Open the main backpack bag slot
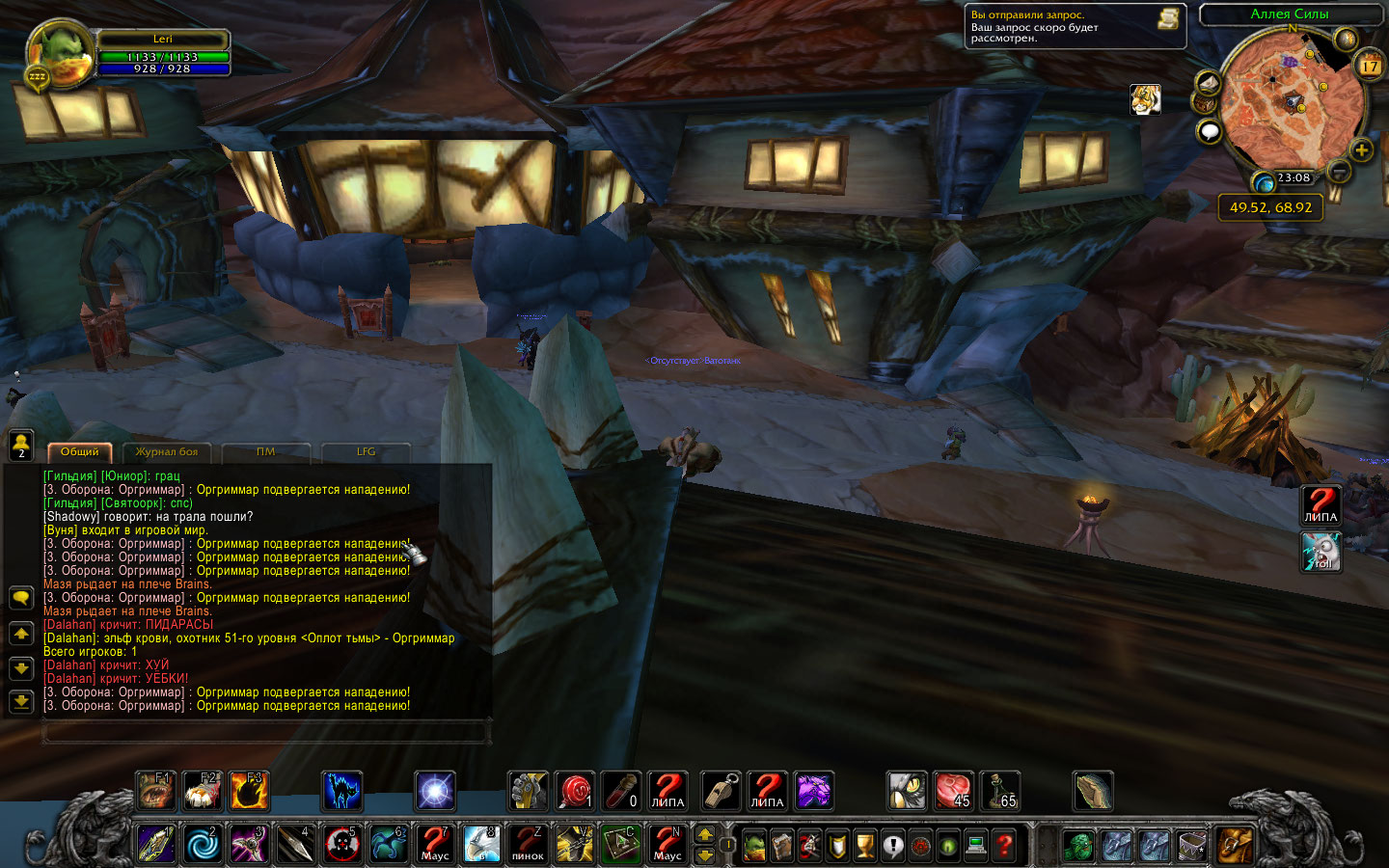Screen dimensions: 1389x868 point(1235,845)
